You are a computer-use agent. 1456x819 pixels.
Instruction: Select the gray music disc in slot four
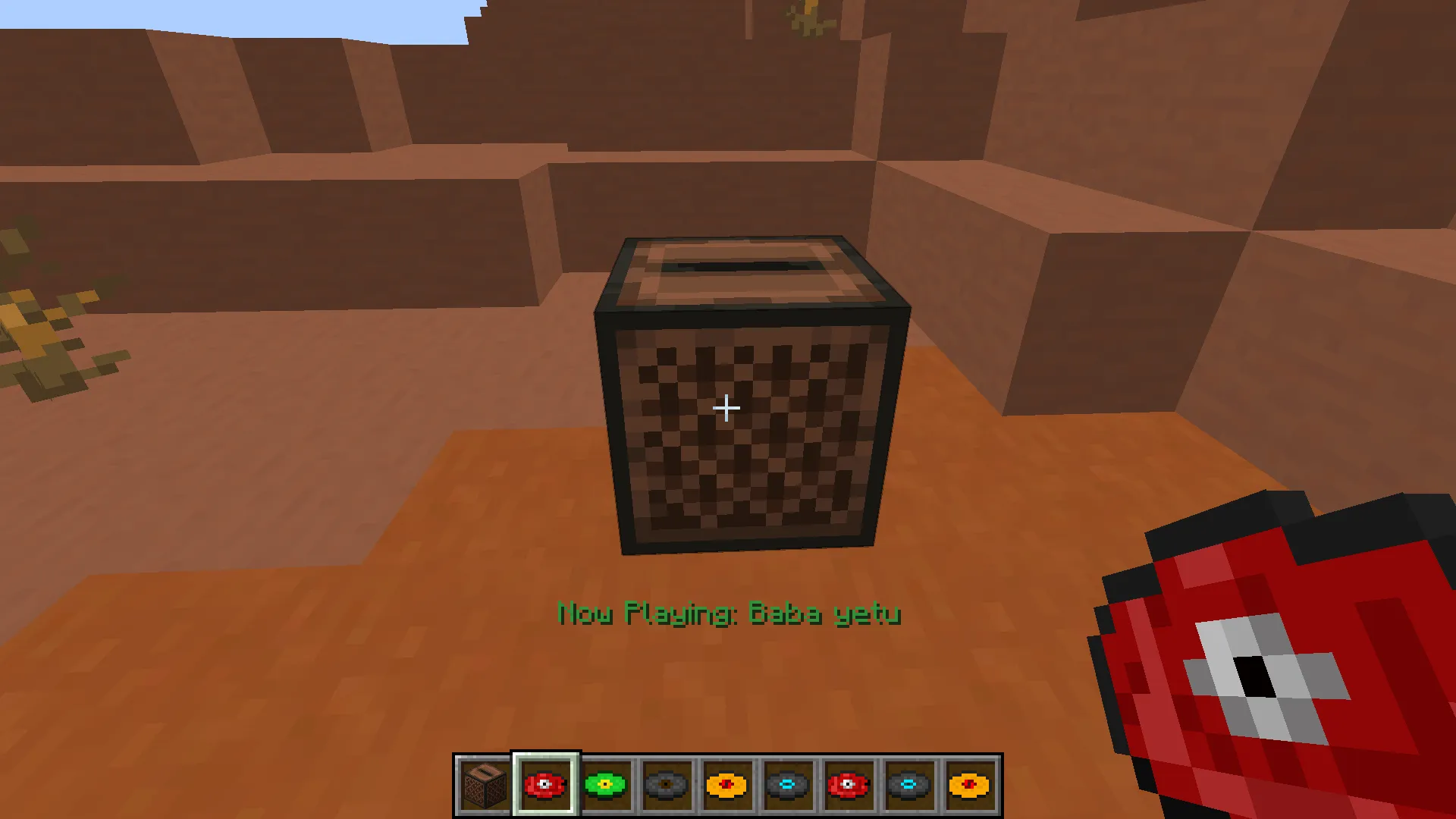pos(667,785)
